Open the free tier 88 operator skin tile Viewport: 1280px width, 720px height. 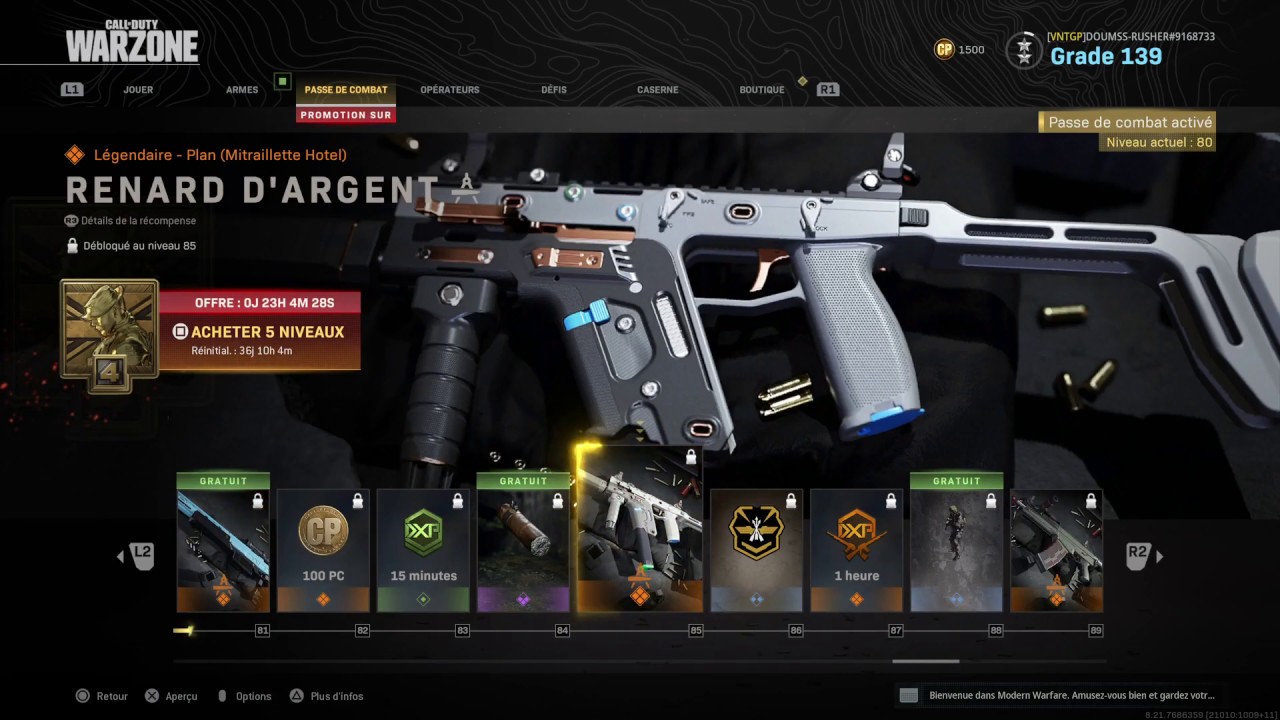[x=957, y=545]
